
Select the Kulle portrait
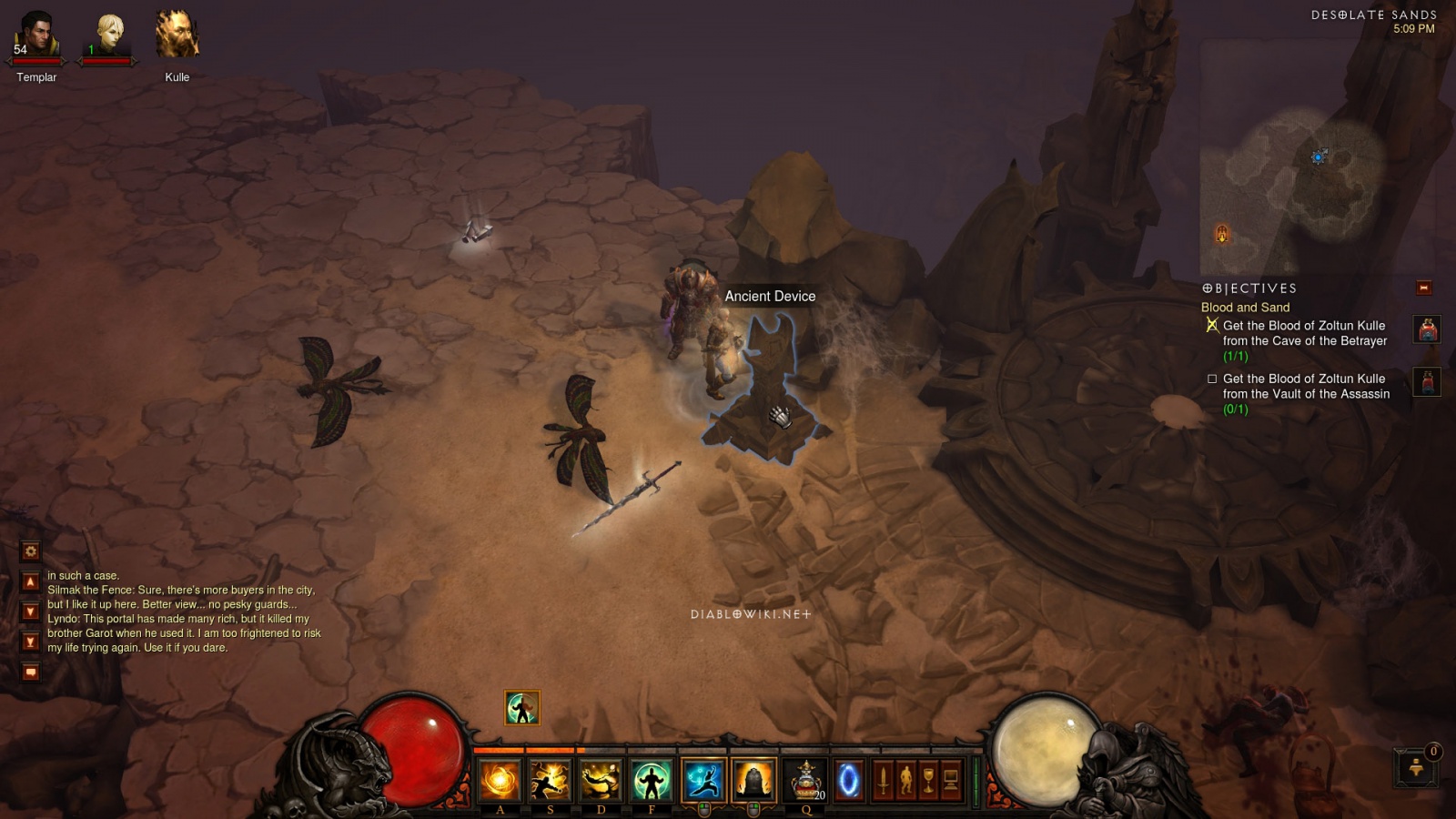tap(177, 36)
